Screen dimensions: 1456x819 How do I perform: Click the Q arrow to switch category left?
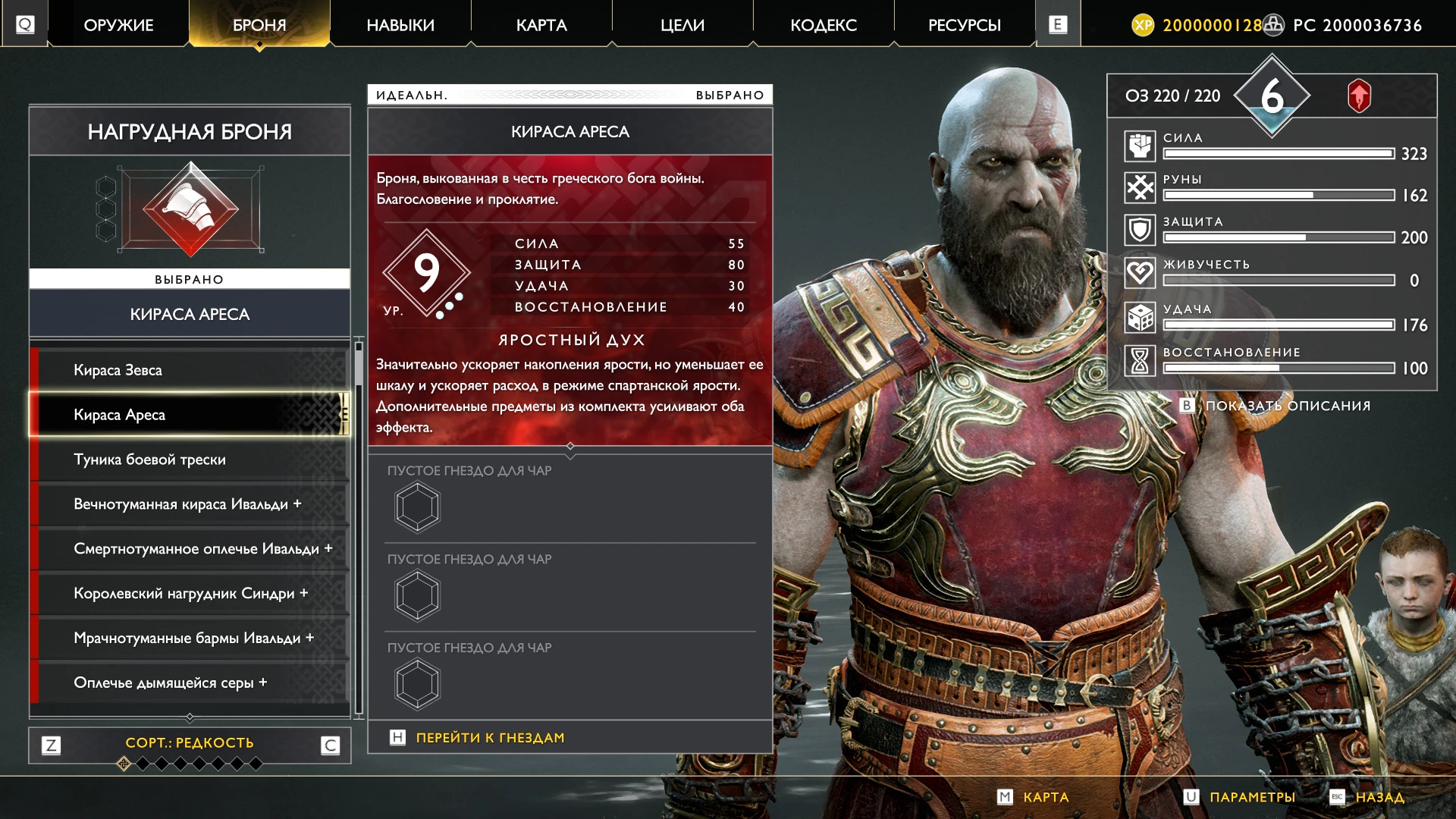point(25,24)
